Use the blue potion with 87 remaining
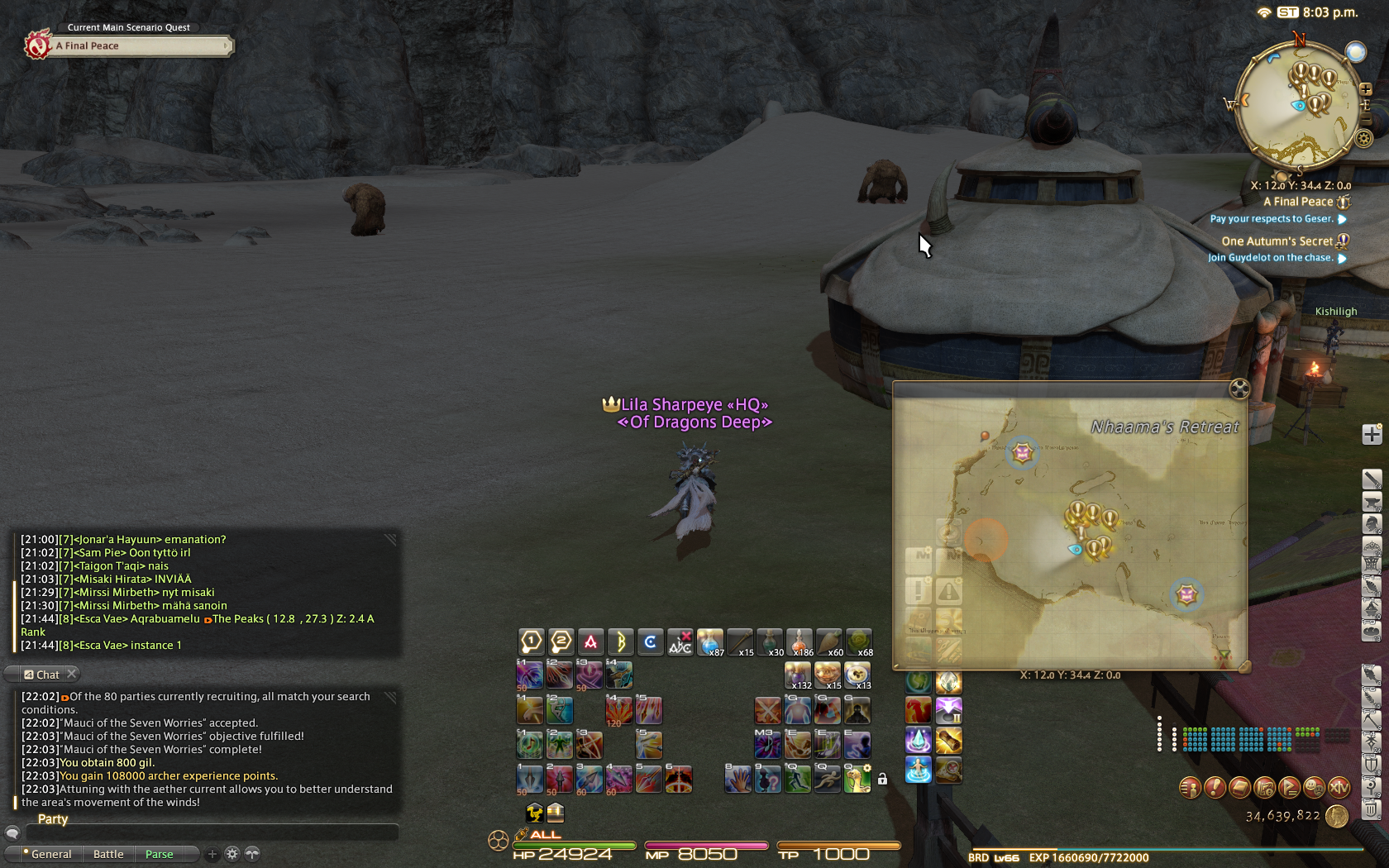This screenshot has width=1389, height=868. point(709,641)
